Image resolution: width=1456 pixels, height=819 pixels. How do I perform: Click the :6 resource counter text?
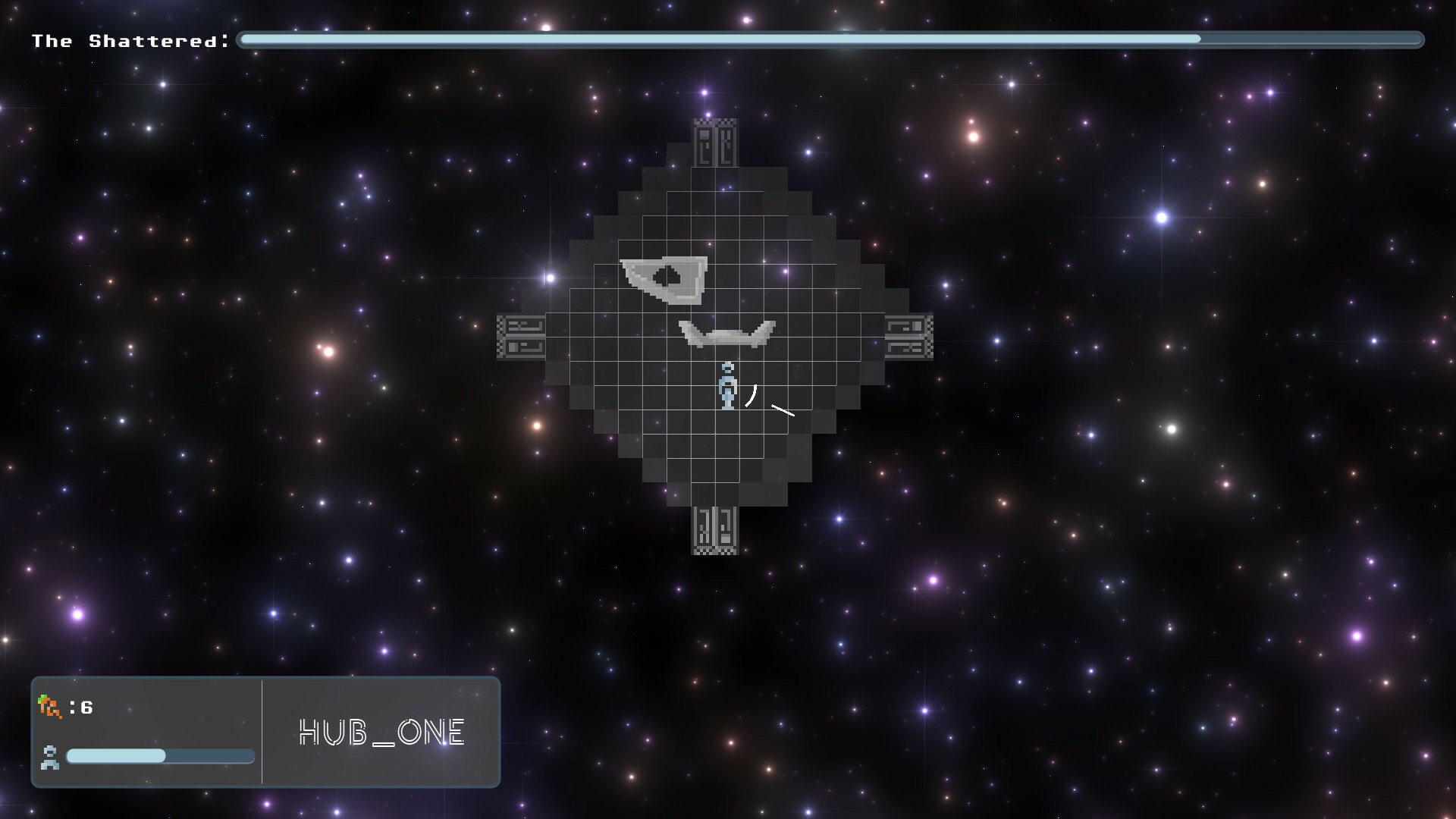(80, 709)
